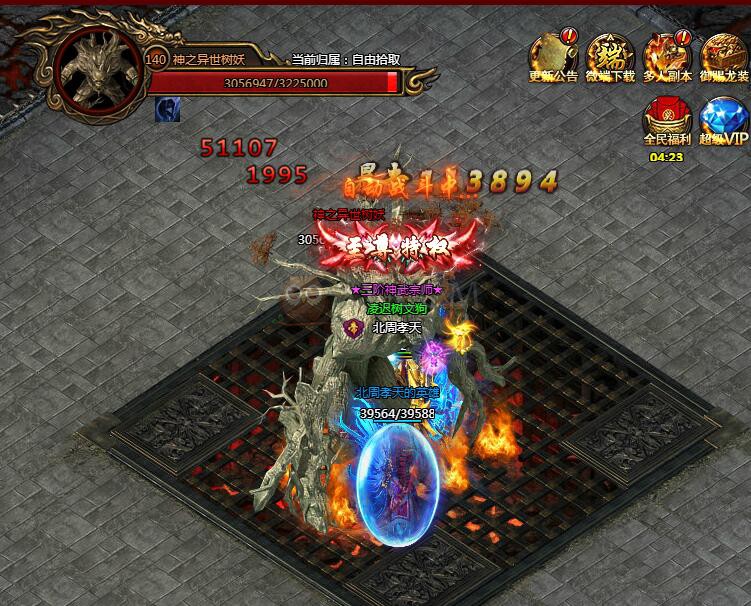Open the 多人副本 multiplayer dungeon icon

pos(667,56)
